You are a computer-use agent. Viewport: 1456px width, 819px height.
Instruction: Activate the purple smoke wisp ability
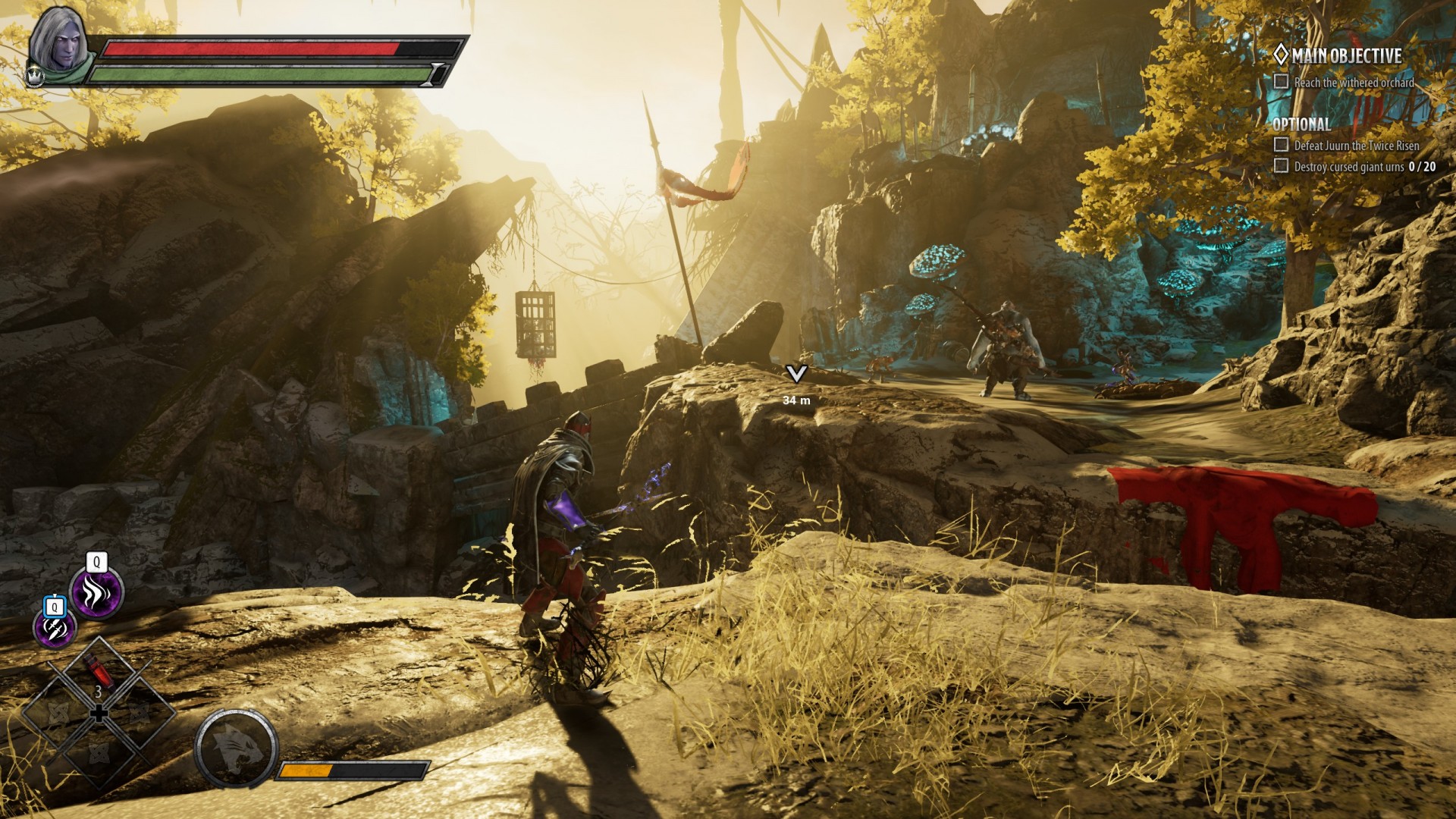[x=96, y=592]
